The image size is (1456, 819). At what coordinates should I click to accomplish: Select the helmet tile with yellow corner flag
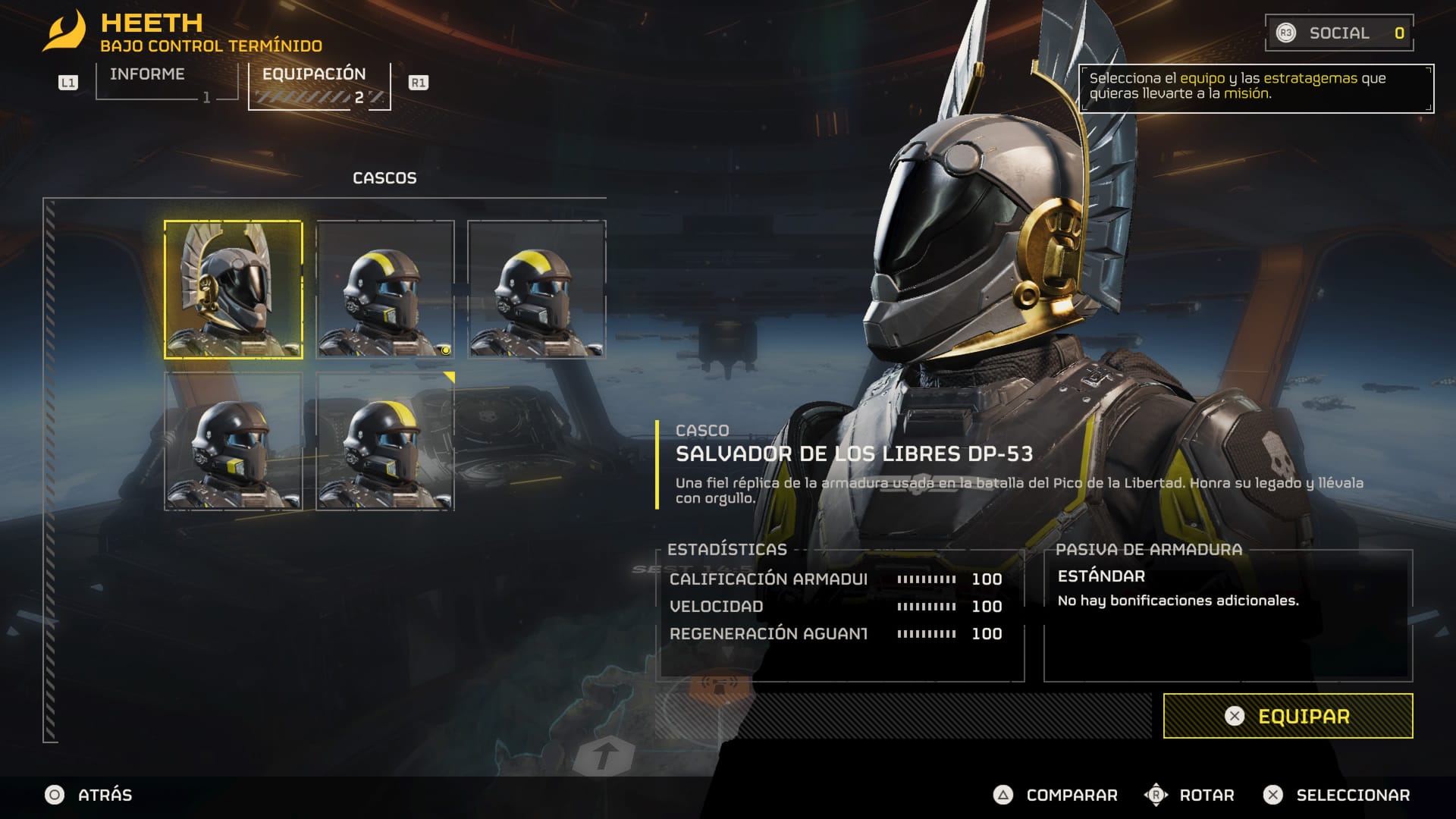pyautogui.click(x=385, y=441)
